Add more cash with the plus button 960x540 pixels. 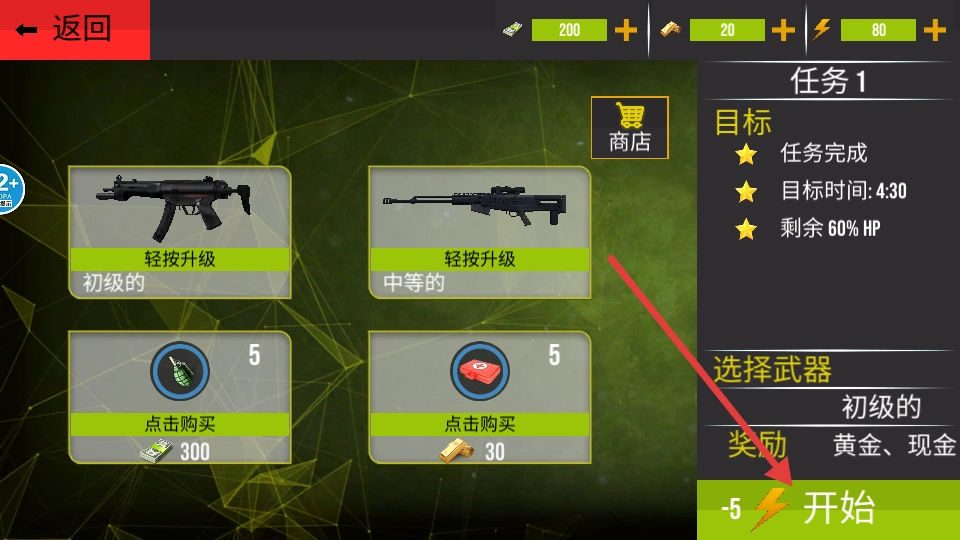626,30
